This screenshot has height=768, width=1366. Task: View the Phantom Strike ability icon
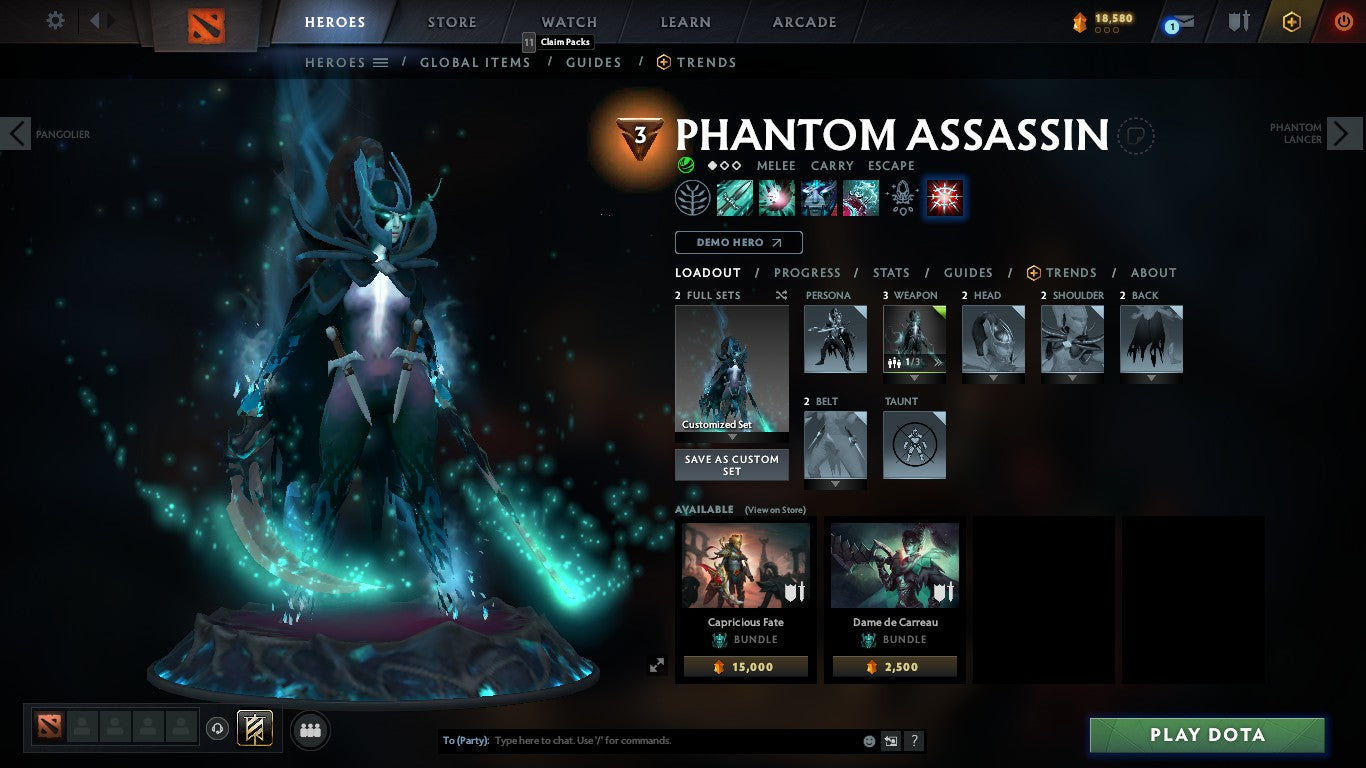point(777,197)
